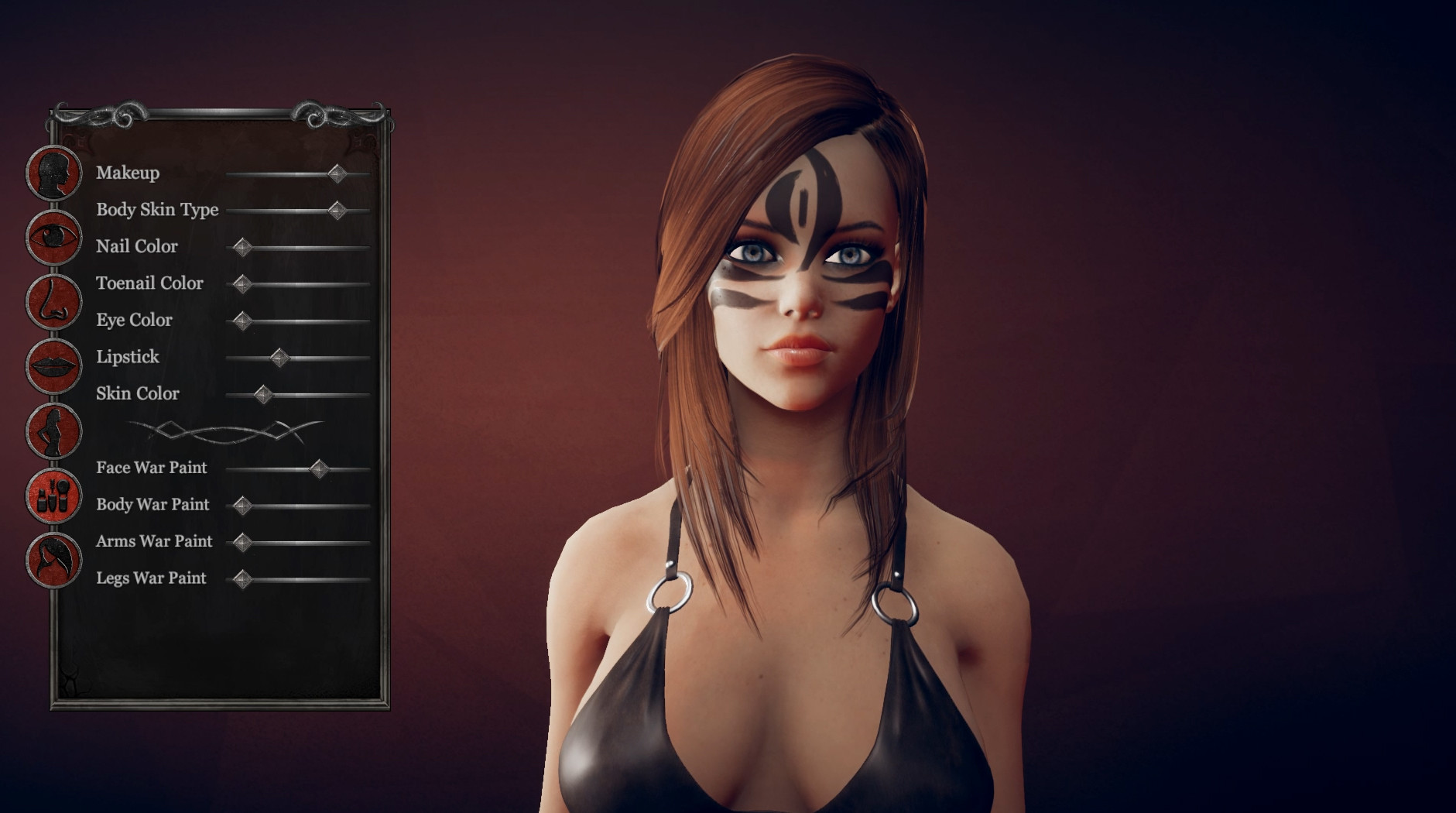Screen dimensions: 1456x813
Task: Select the nose customization icon
Action: [x=53, y=301]
